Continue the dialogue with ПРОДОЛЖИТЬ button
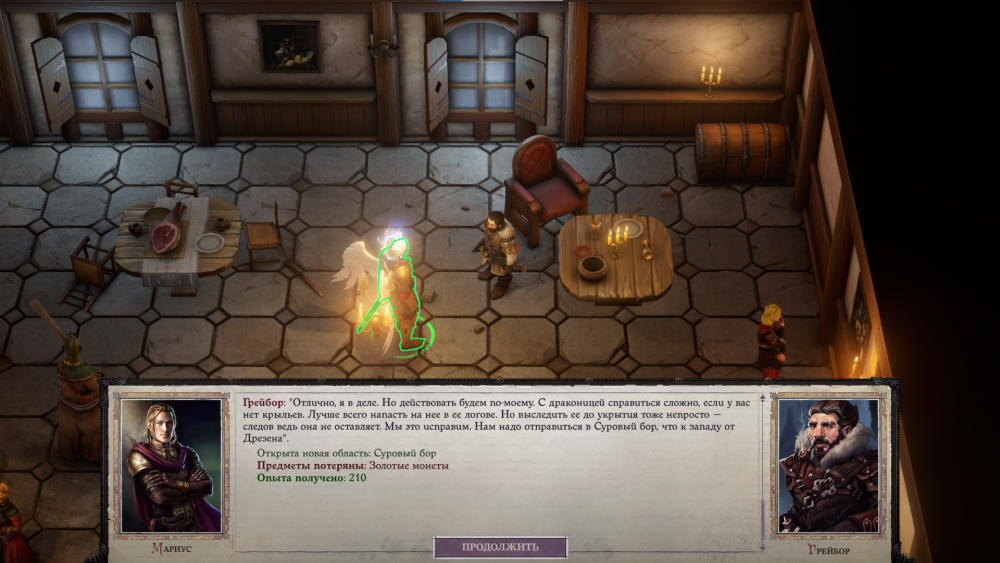The width and height of the screenshot is (1000, 563). [500, 547]
